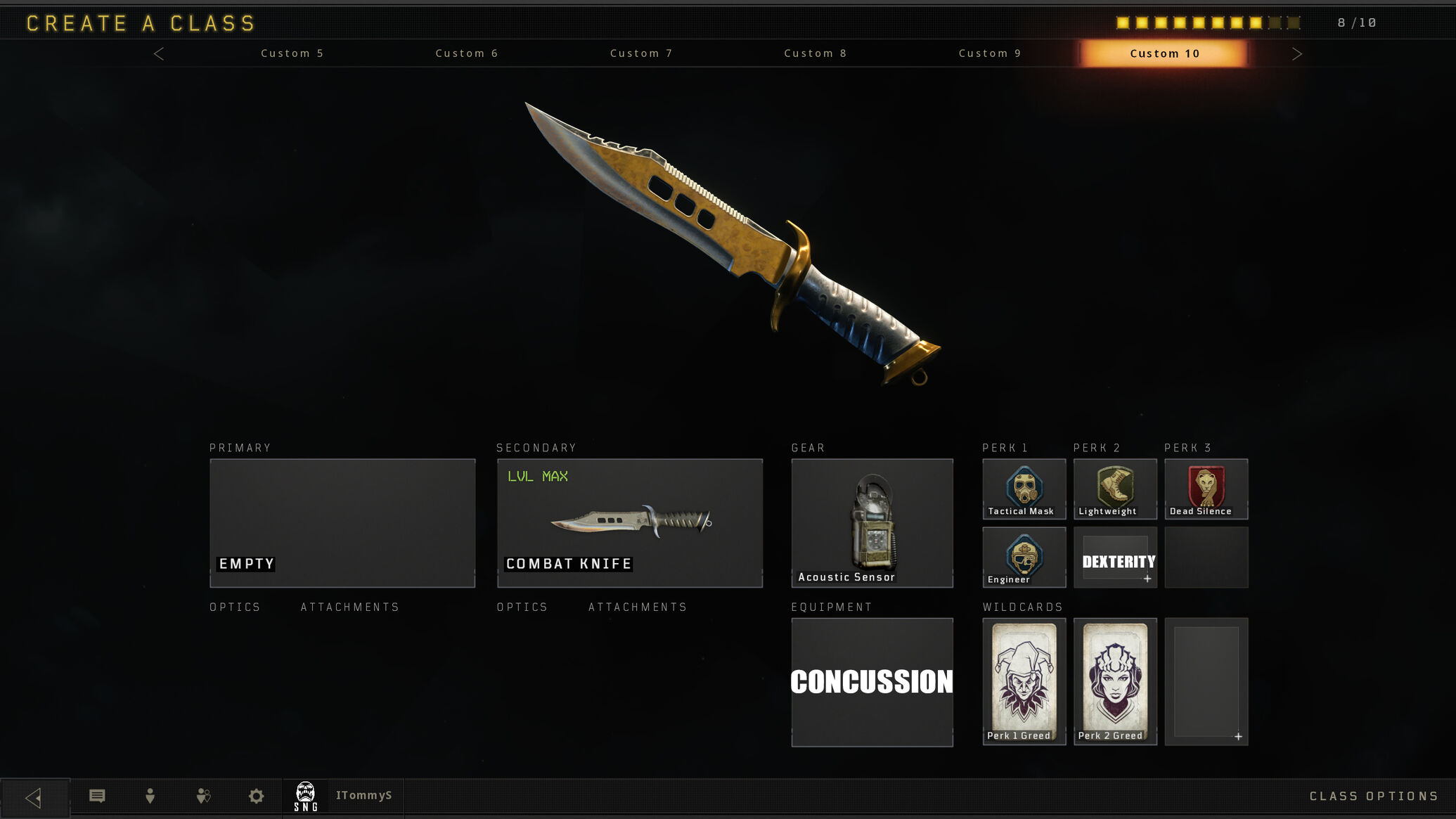Select the Concussion equipment slot
Viewport: 1456px width, 819px height.
pyautogui.click(x=872, y=682)
